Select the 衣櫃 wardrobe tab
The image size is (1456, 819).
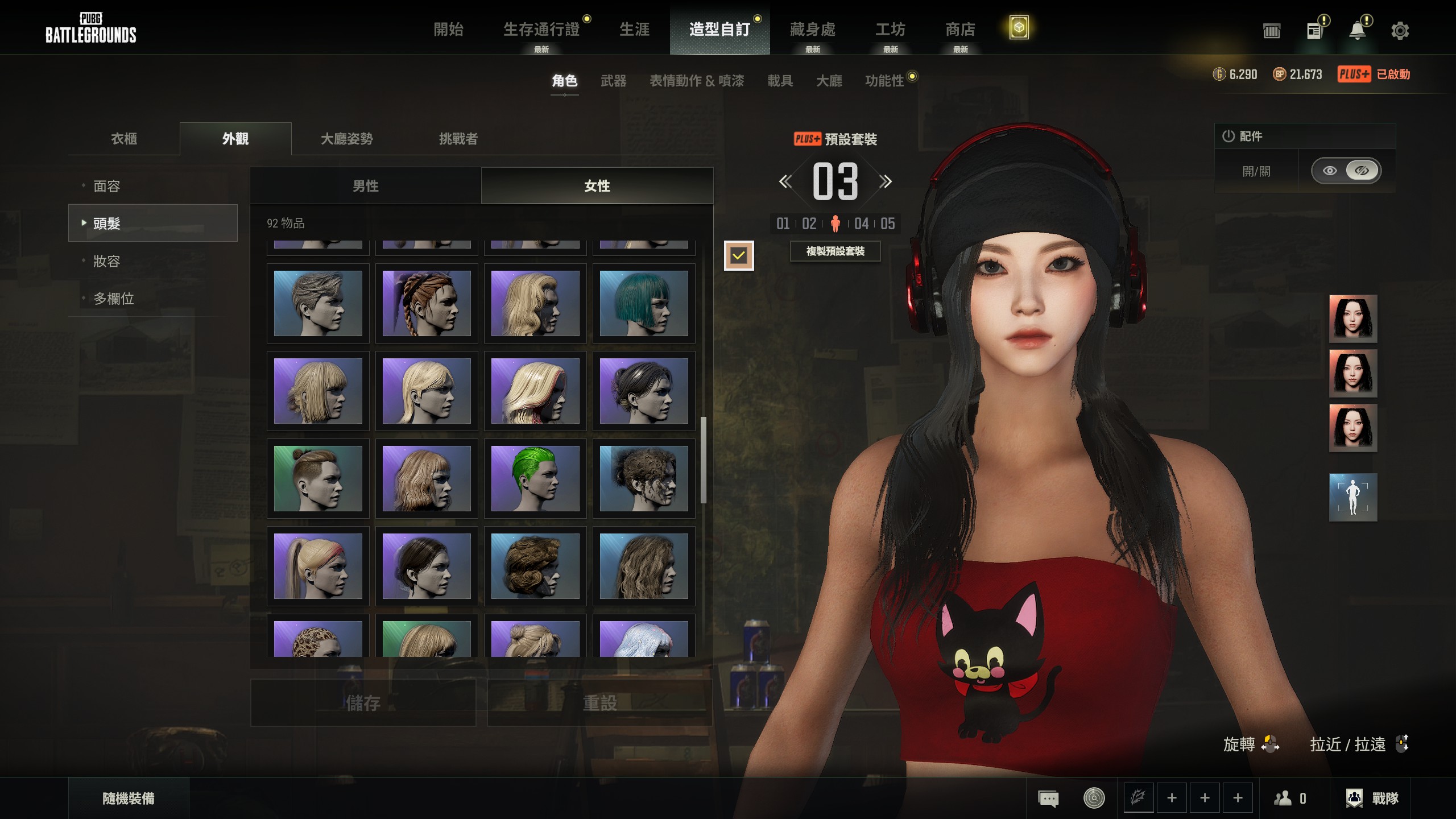click(x=124, y=139)
